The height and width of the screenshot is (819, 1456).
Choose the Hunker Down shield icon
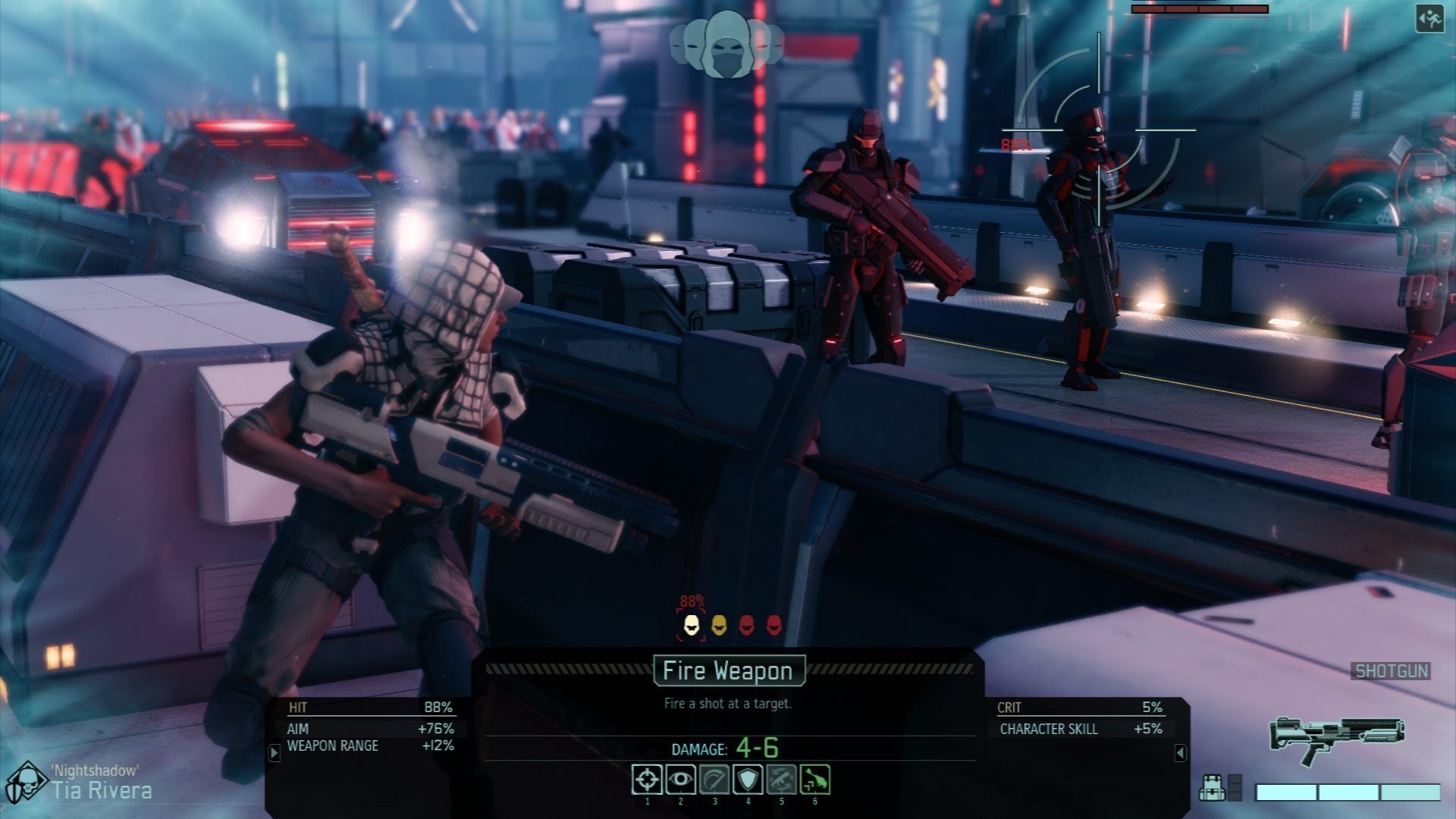coord(749,780)
